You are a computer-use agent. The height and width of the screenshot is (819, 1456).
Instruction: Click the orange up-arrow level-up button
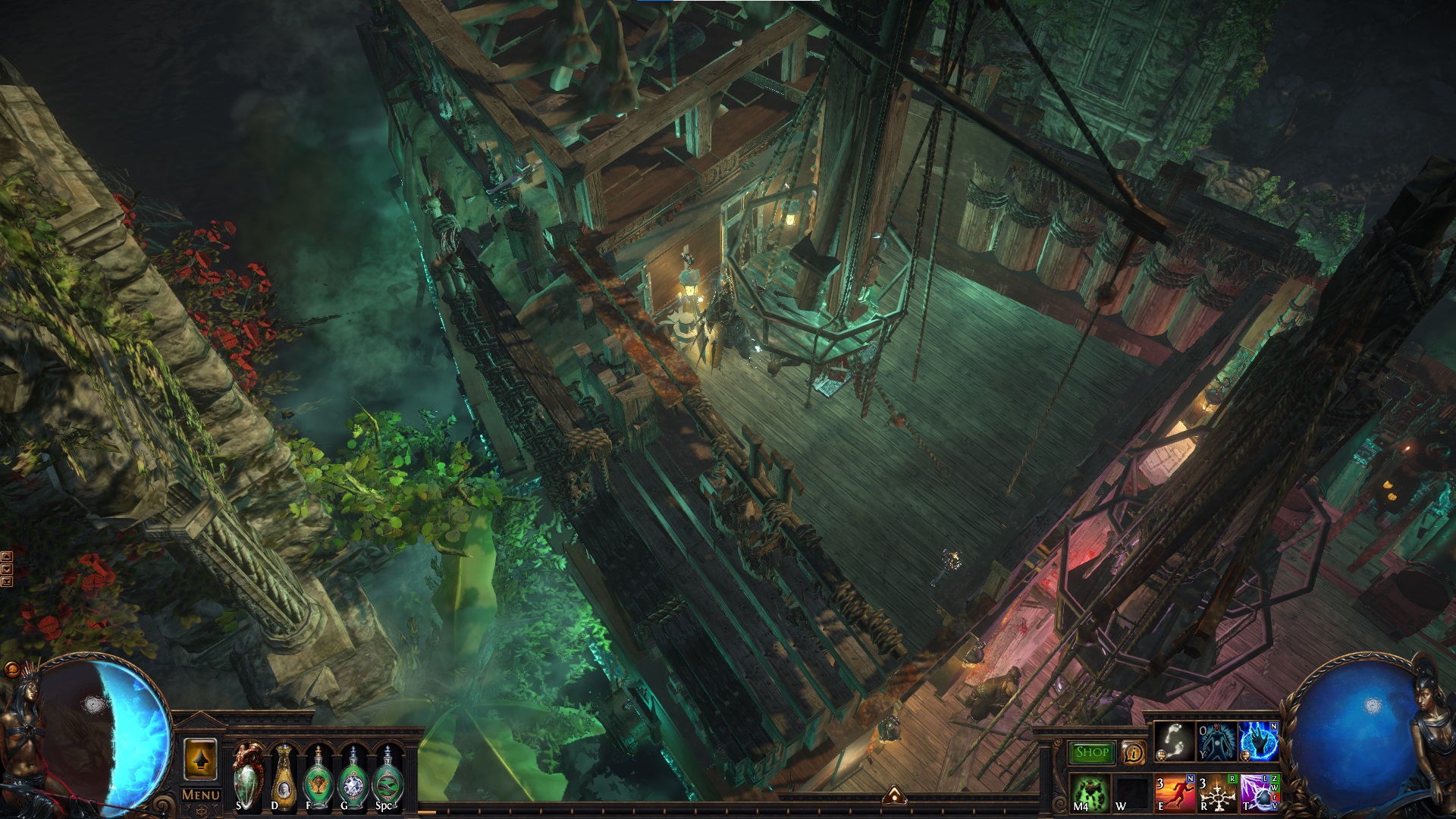[x=200, y=759]
